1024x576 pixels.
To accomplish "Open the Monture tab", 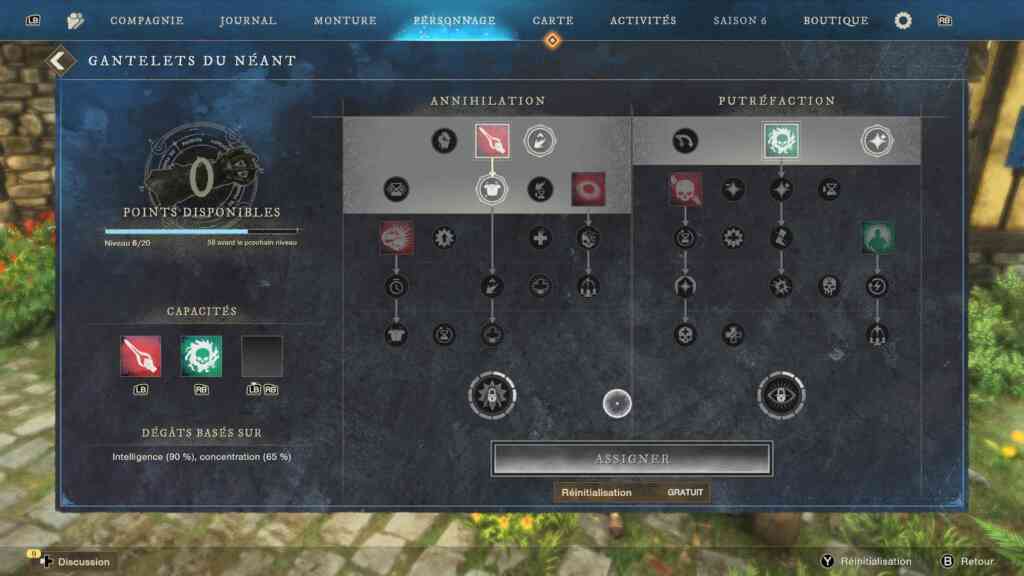I will pyautogui.click(x=345, y=20).
